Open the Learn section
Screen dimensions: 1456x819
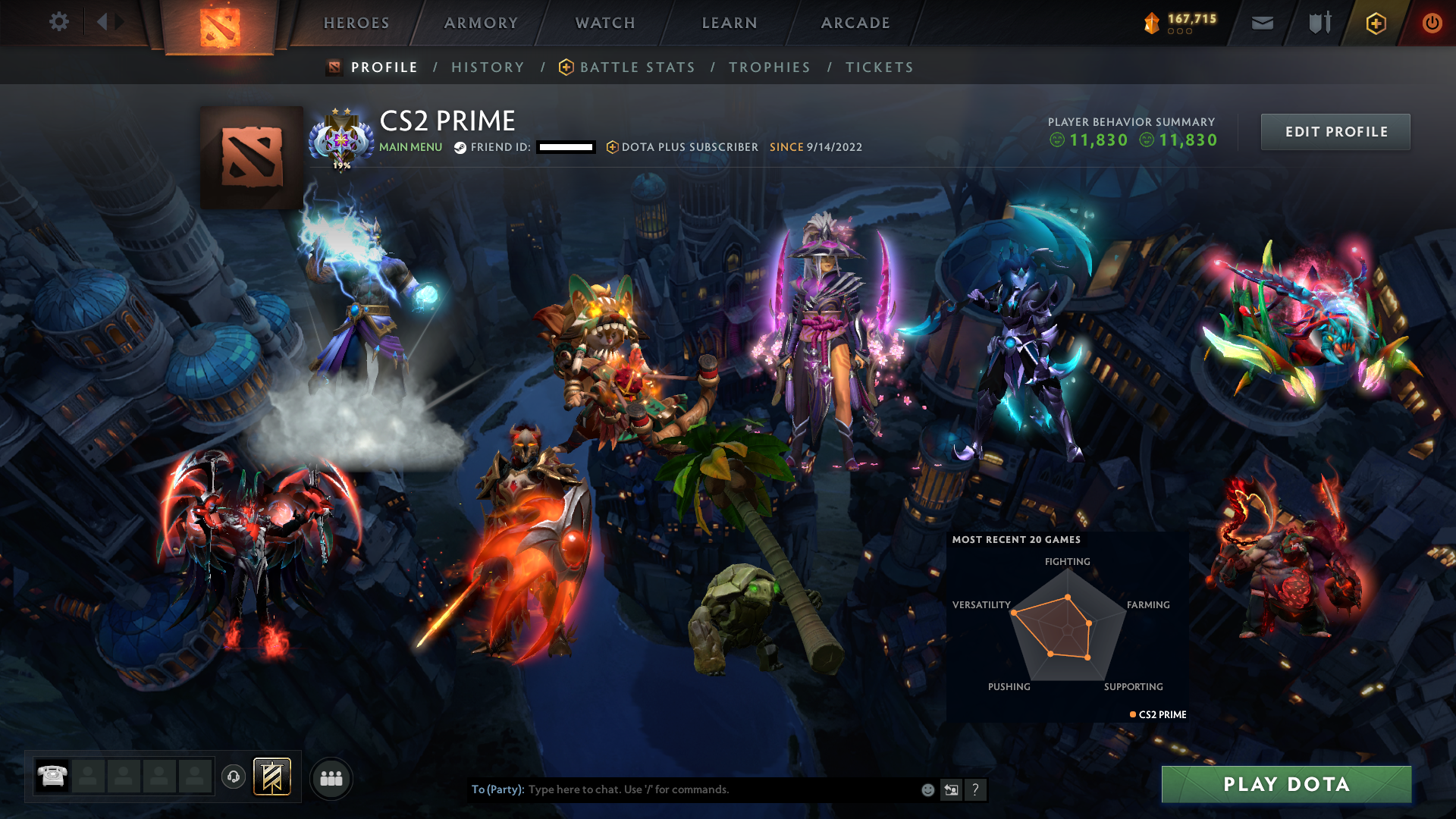[730, 23]
